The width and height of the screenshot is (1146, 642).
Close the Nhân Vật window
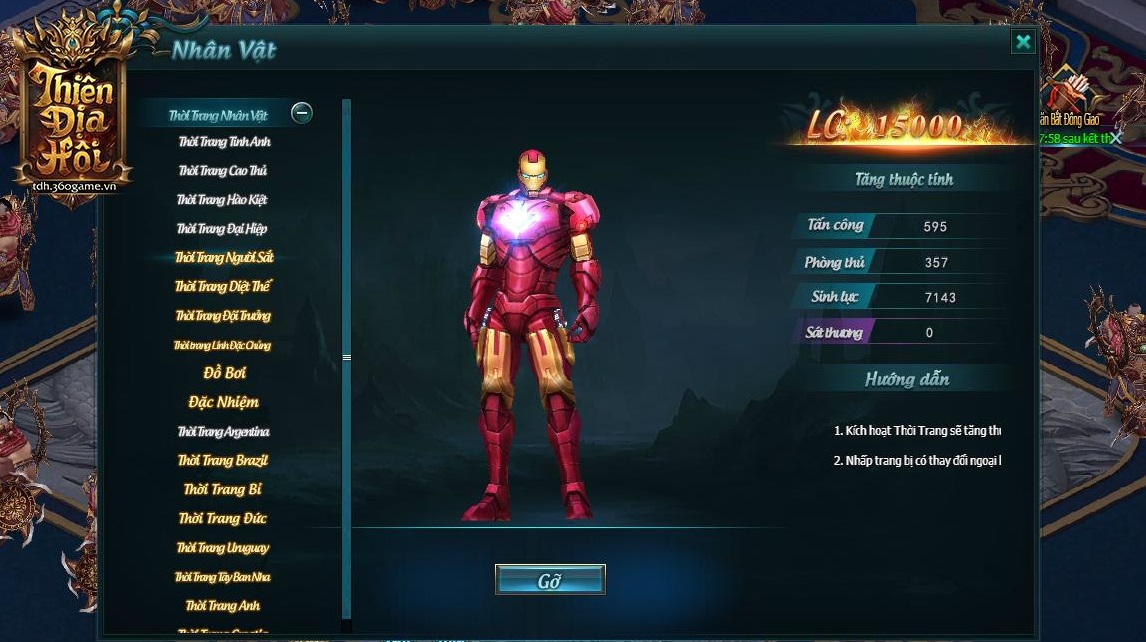tap(1022, 41)
